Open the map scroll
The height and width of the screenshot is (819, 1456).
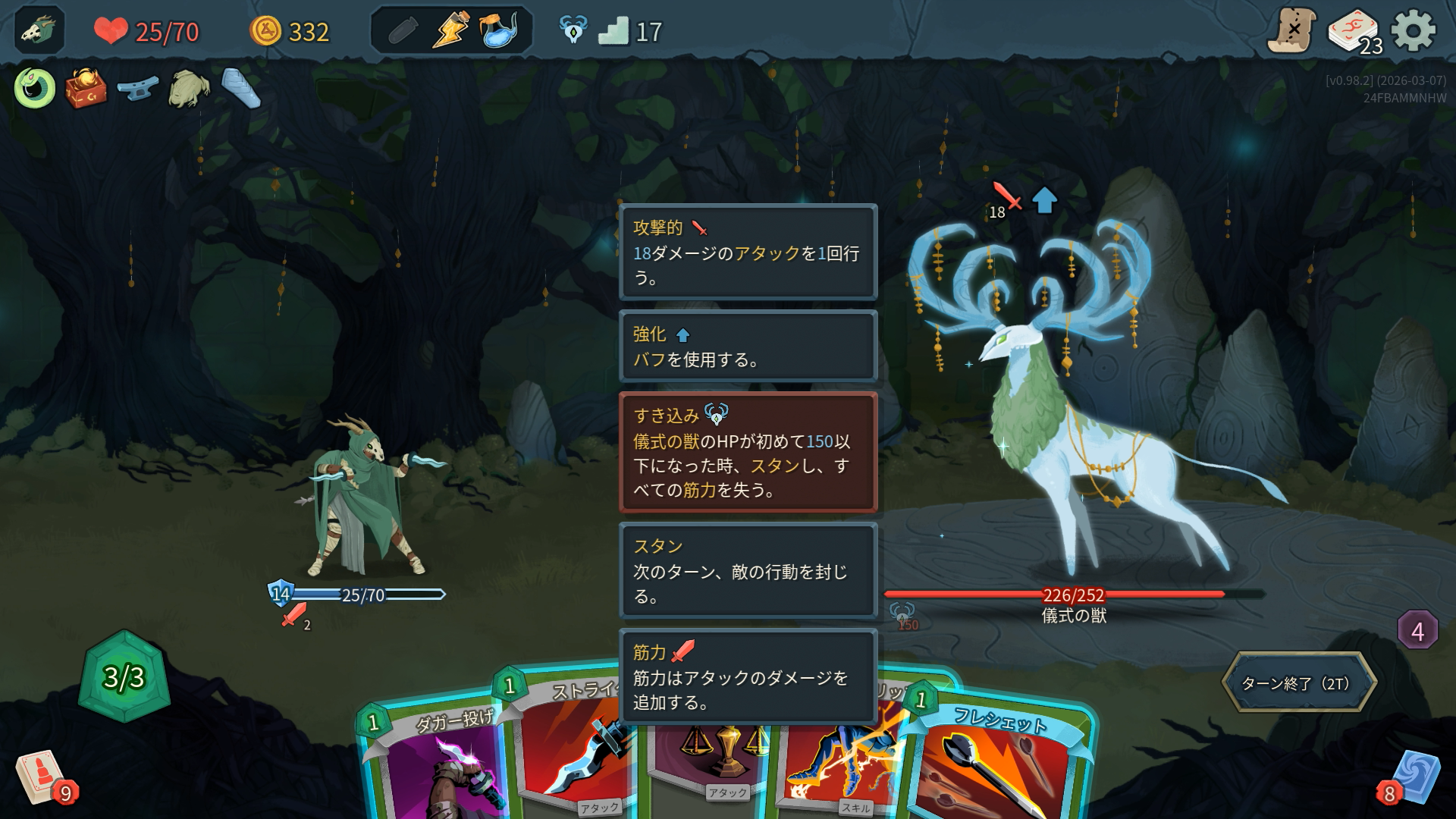[x=1292, y=31]
